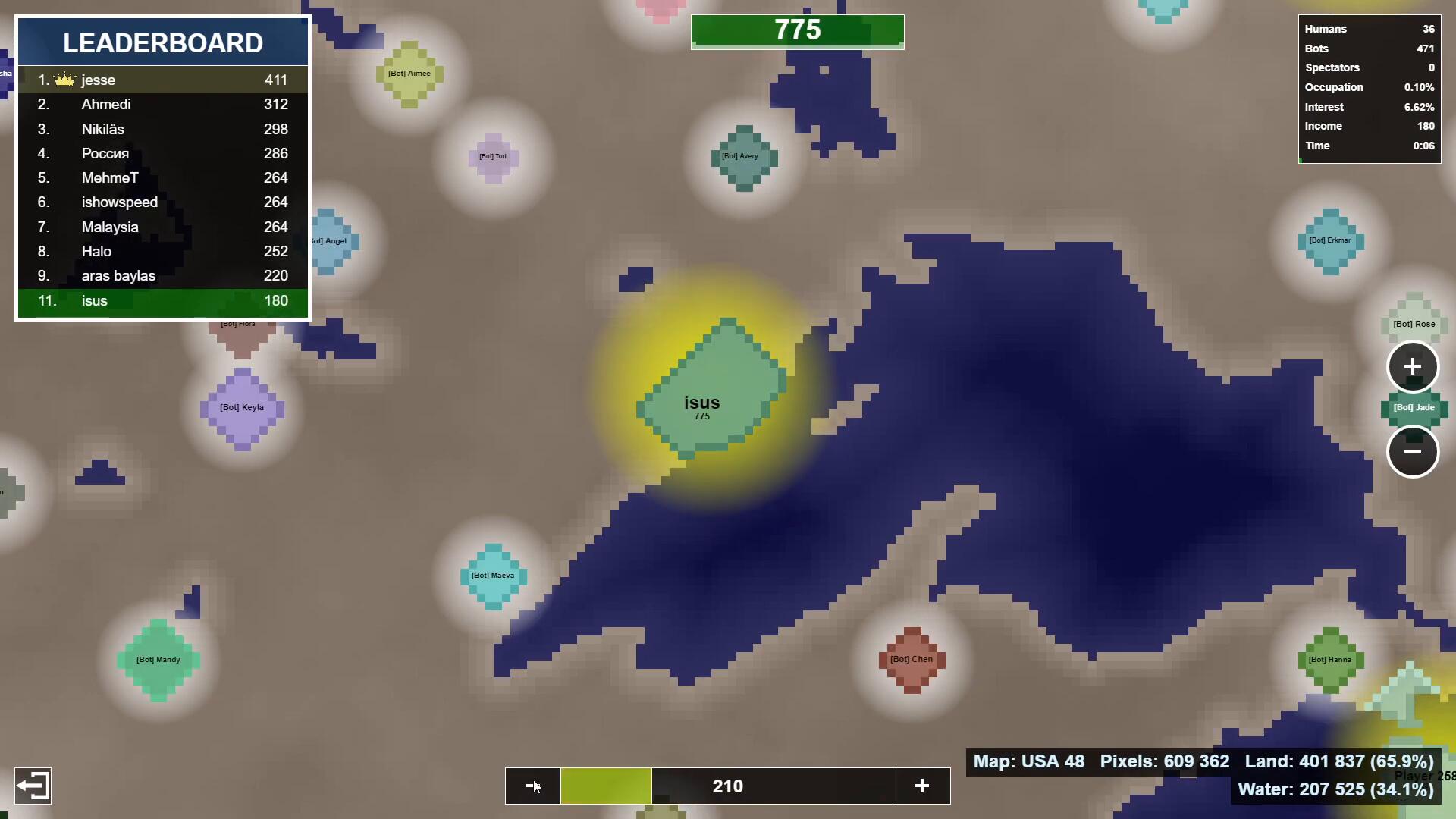The image size is (1456, 819).
Task: Pick MehmeT in leaderboard list
Action: (x=162, y=178)
